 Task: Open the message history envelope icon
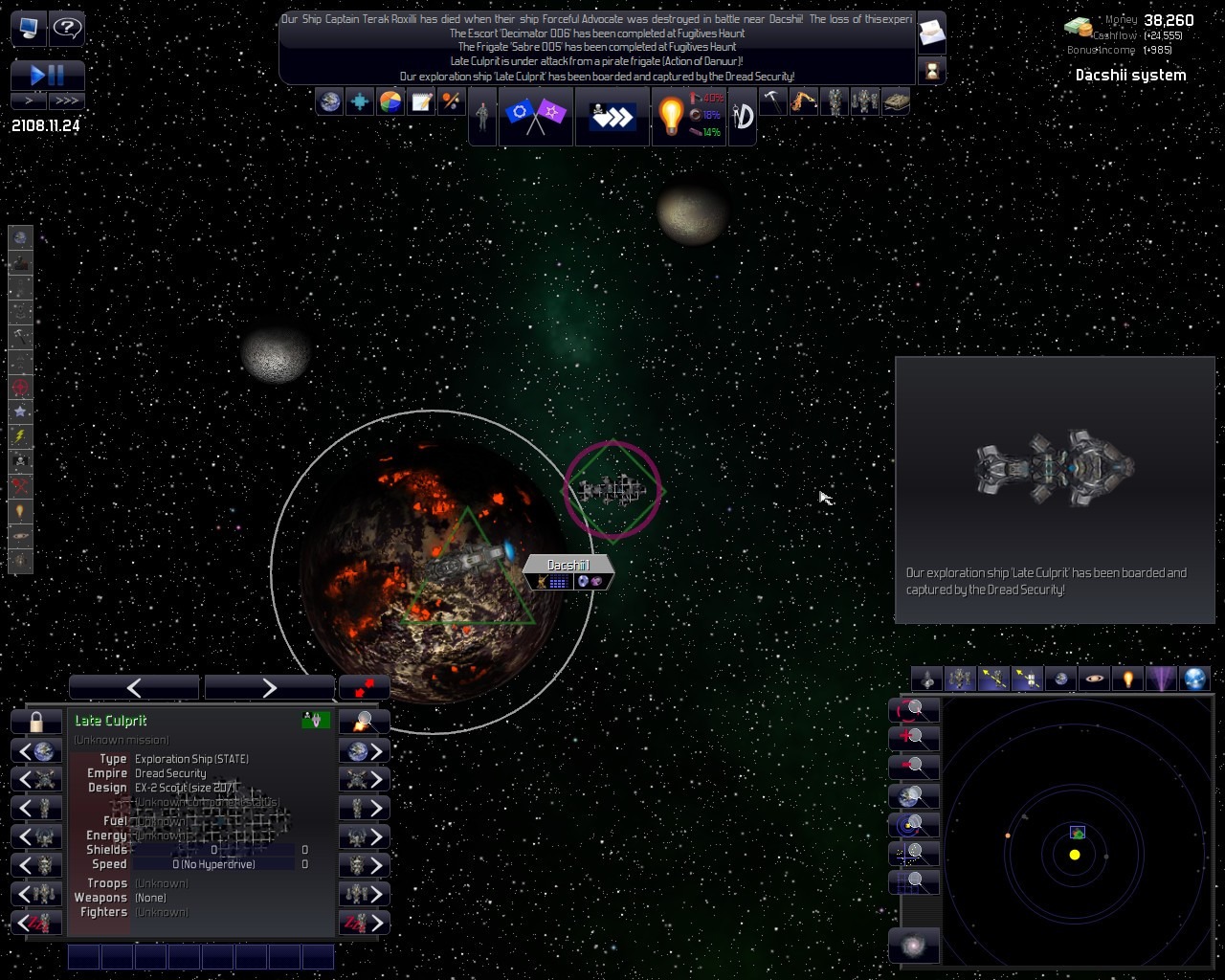coord(931,34)
